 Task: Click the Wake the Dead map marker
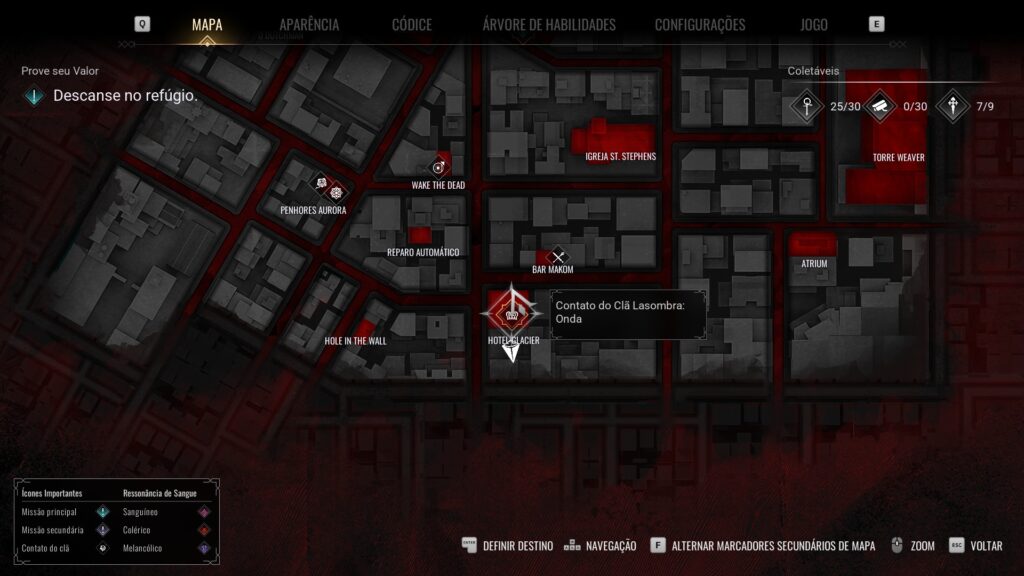coord(437,167)
